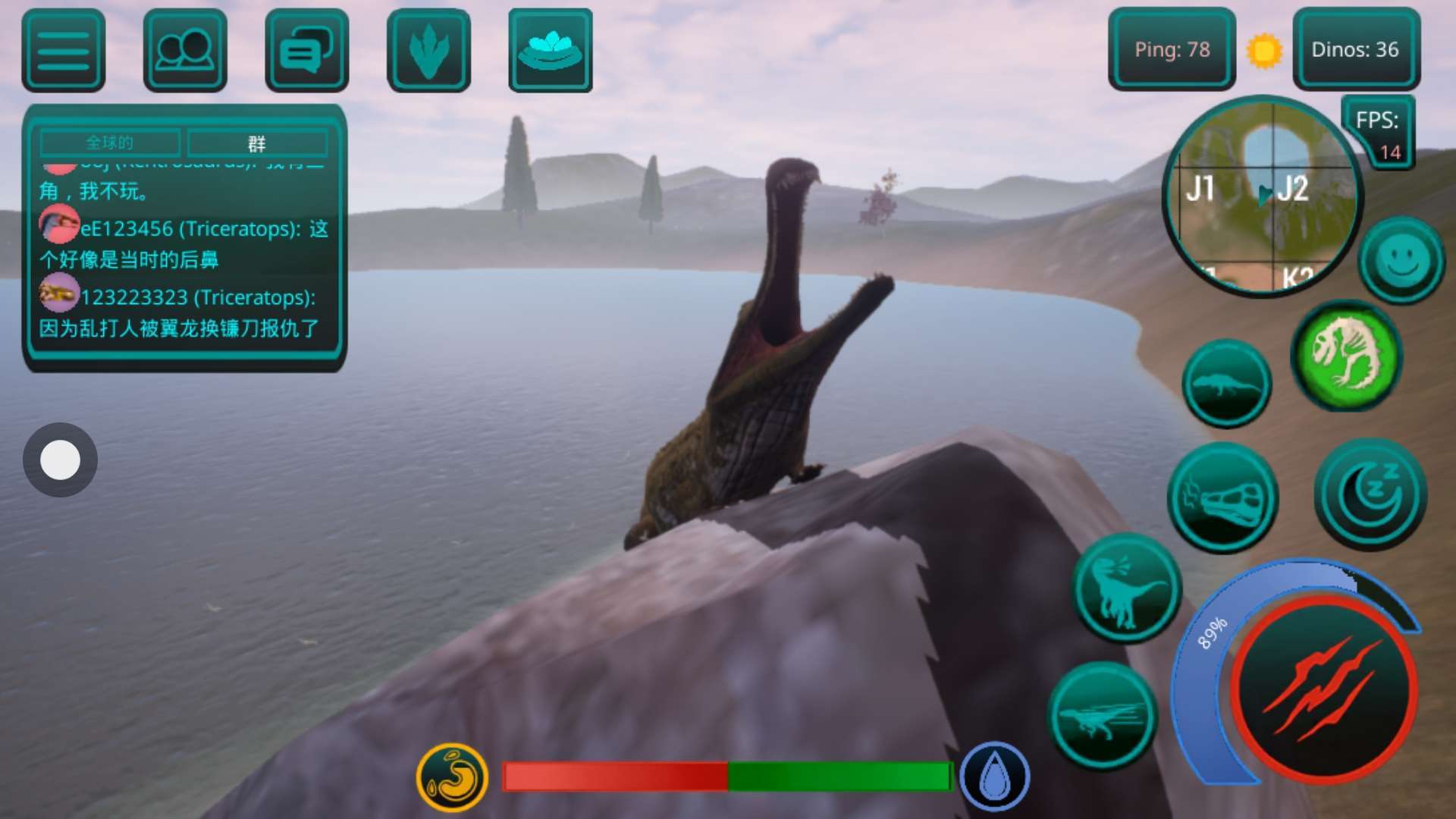Touch the white virtual joystick knob
This screenshot has width=1456, height=819.
(60, 460)
